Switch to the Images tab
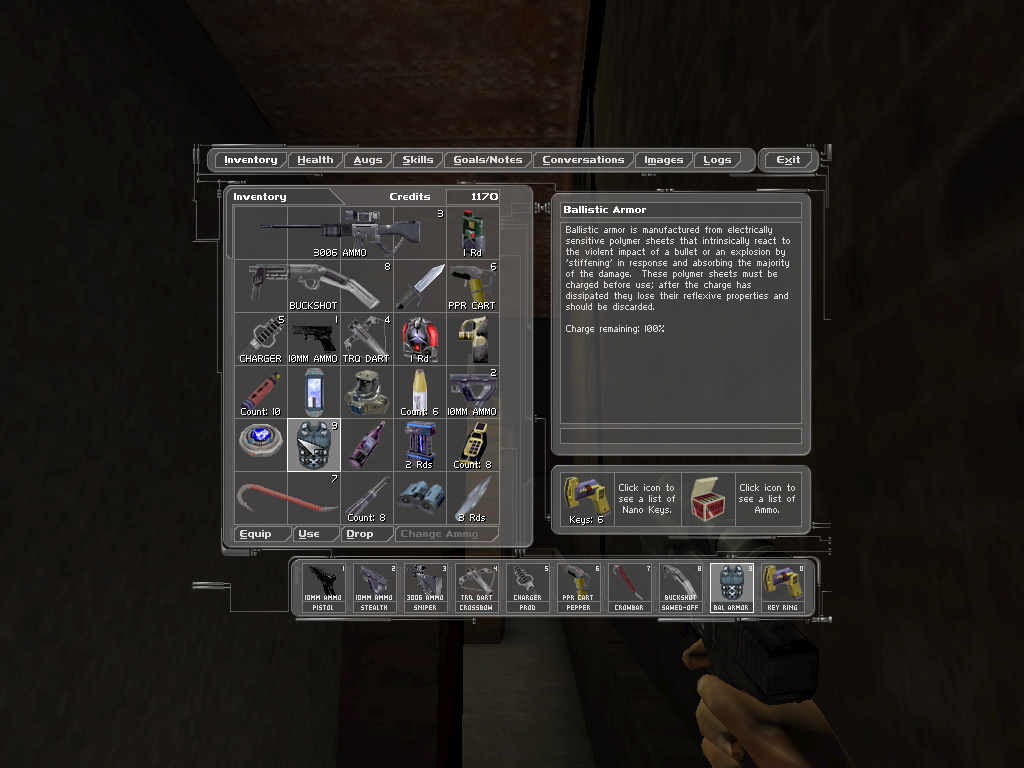Screen dimensions: 1024x768 point(664,160)
